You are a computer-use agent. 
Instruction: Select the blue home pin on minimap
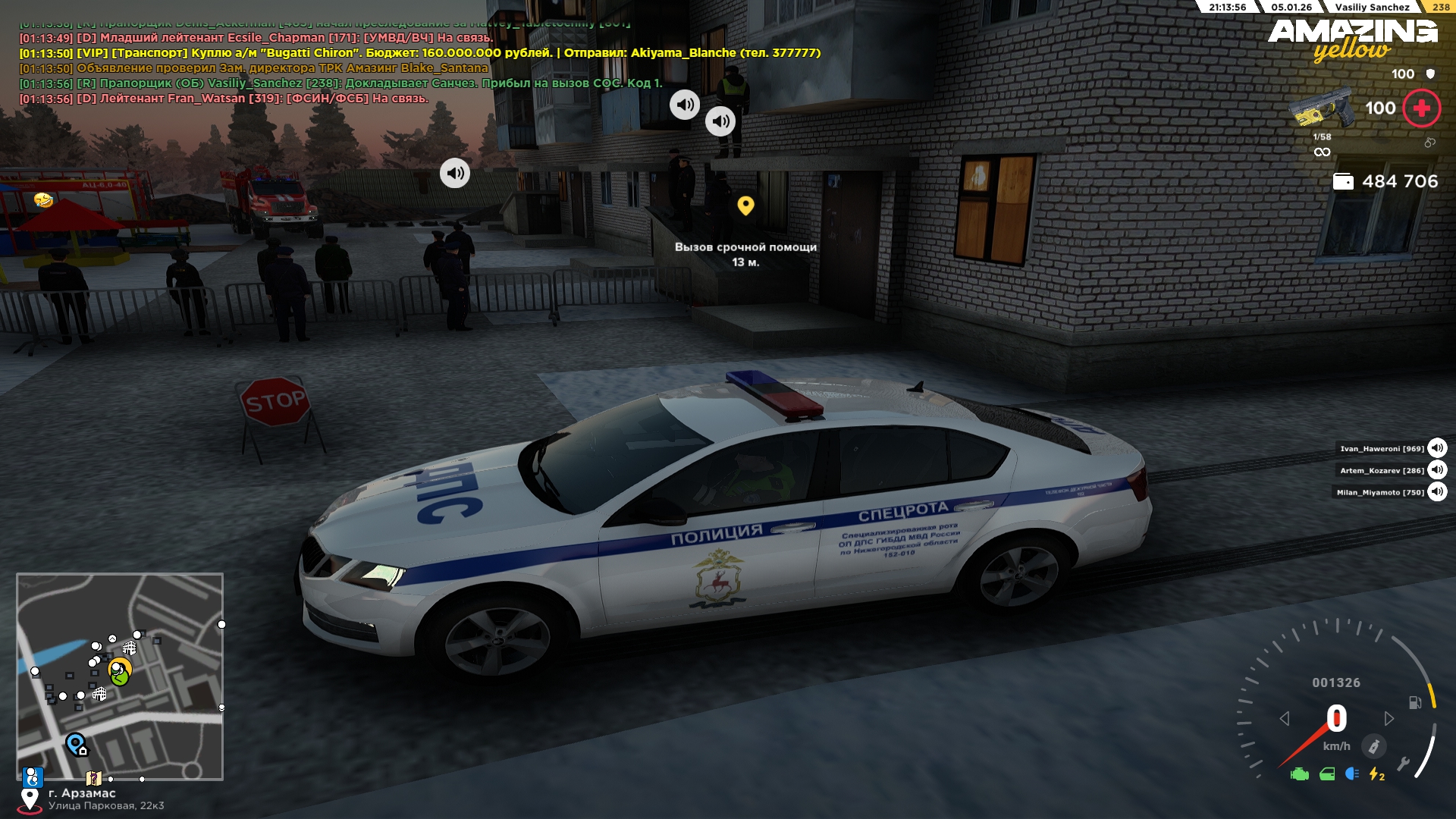tap(76, 744)
